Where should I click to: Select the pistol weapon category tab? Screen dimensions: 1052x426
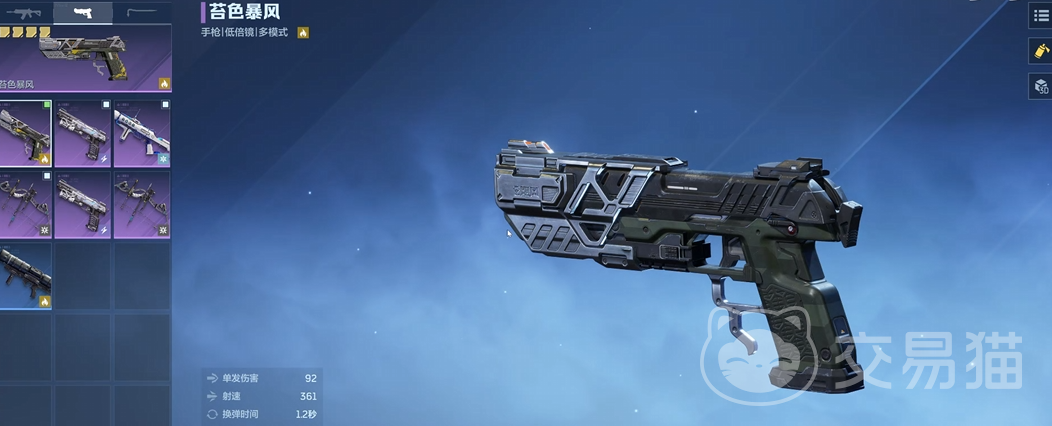(83, 13)
